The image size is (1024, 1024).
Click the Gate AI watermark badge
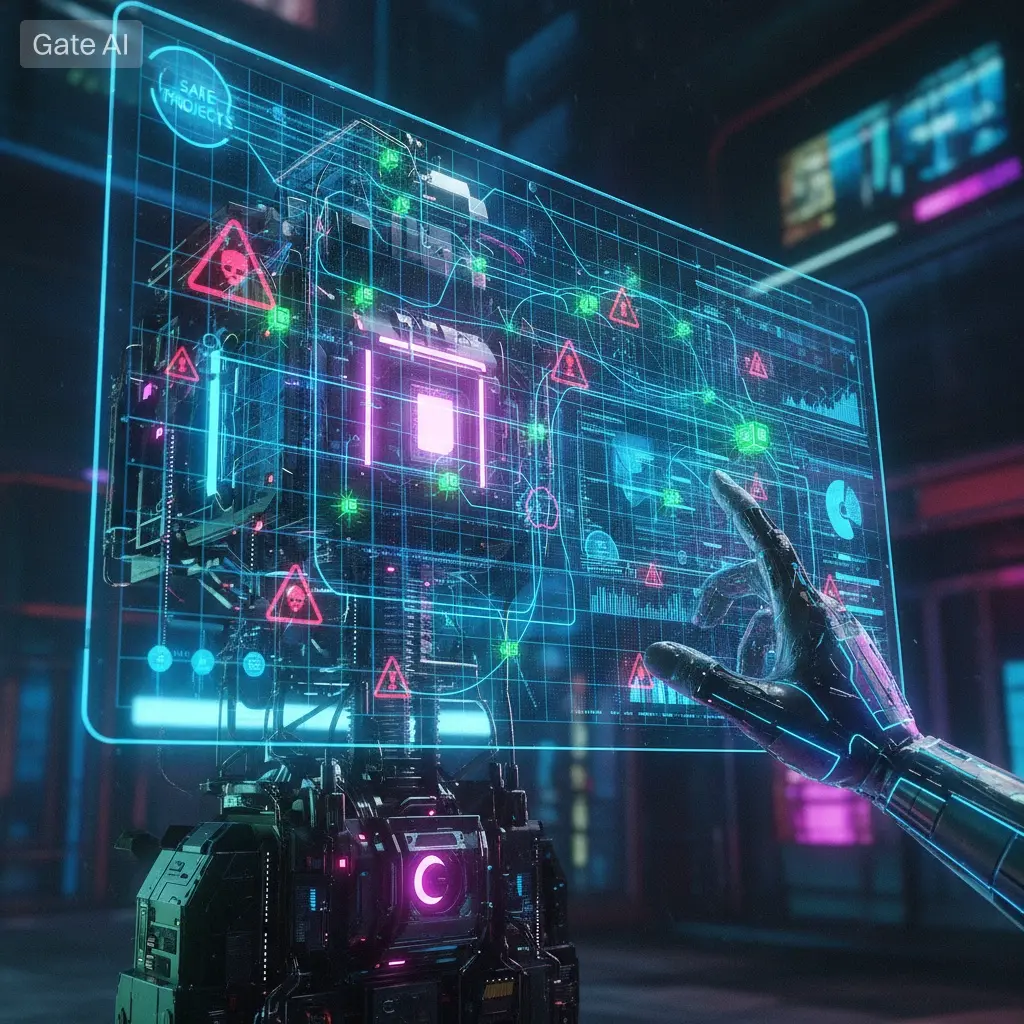point(81,44)
